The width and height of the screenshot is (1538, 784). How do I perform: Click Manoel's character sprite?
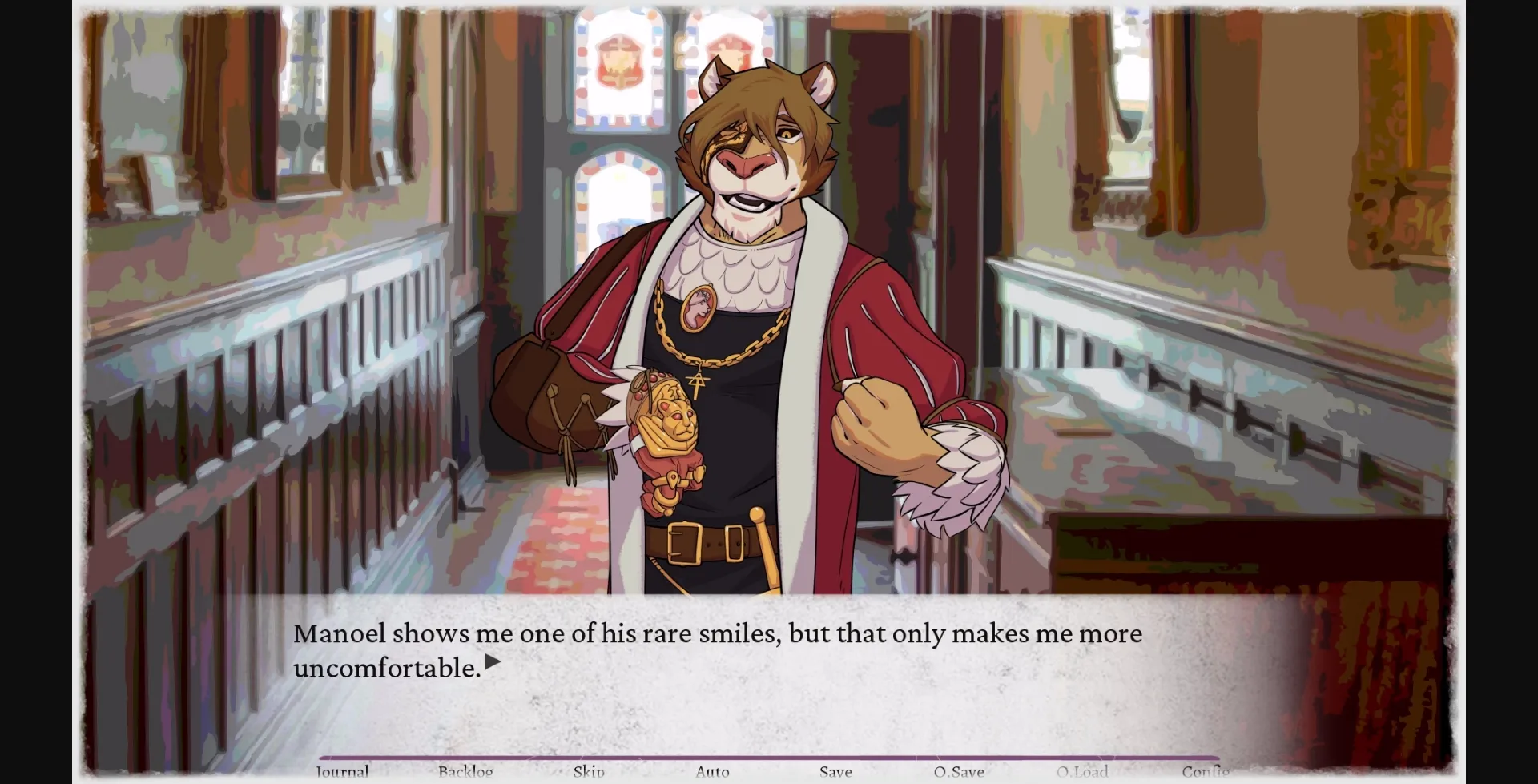pos(753,320)
